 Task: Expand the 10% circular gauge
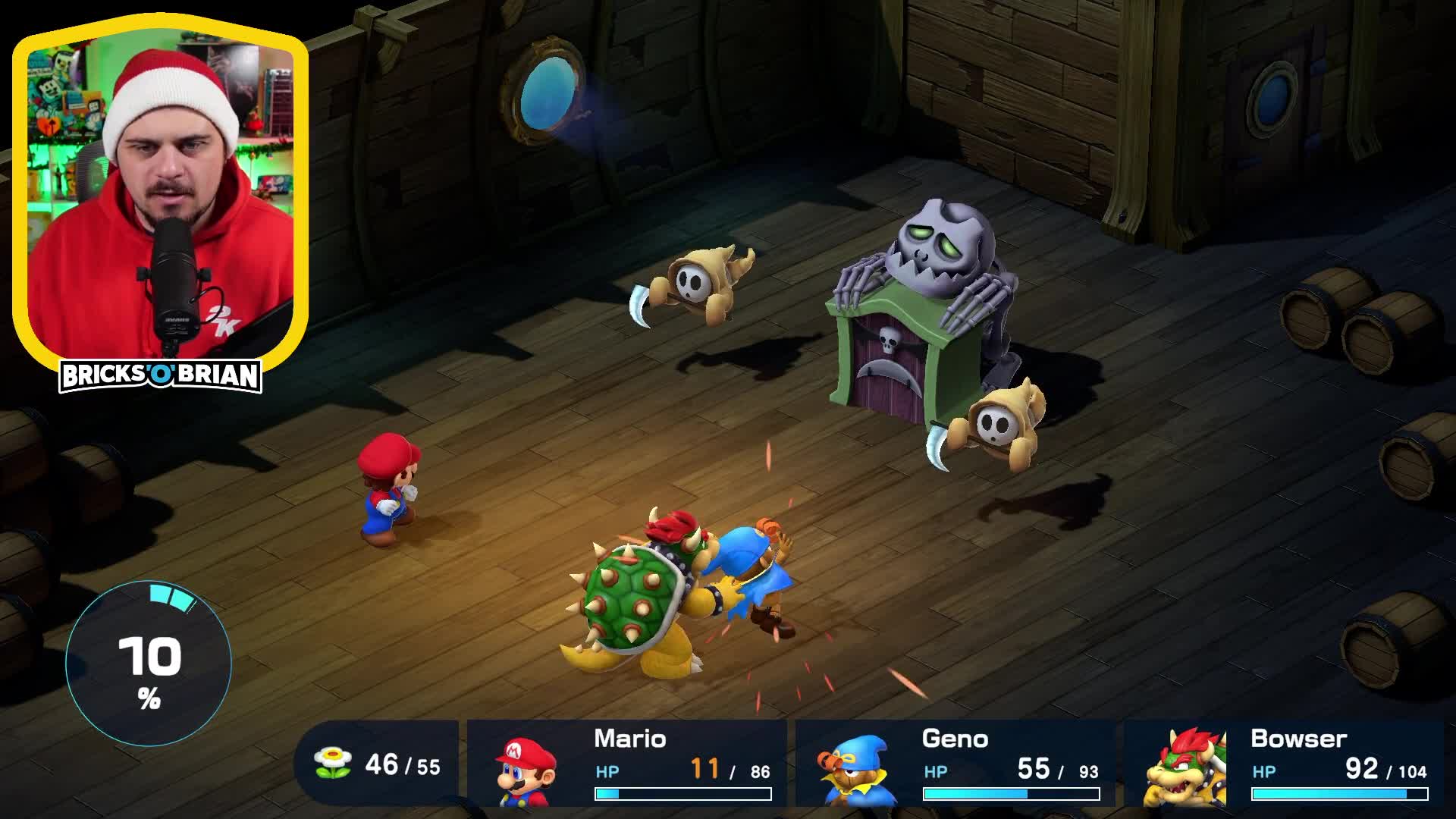point(149,662)
